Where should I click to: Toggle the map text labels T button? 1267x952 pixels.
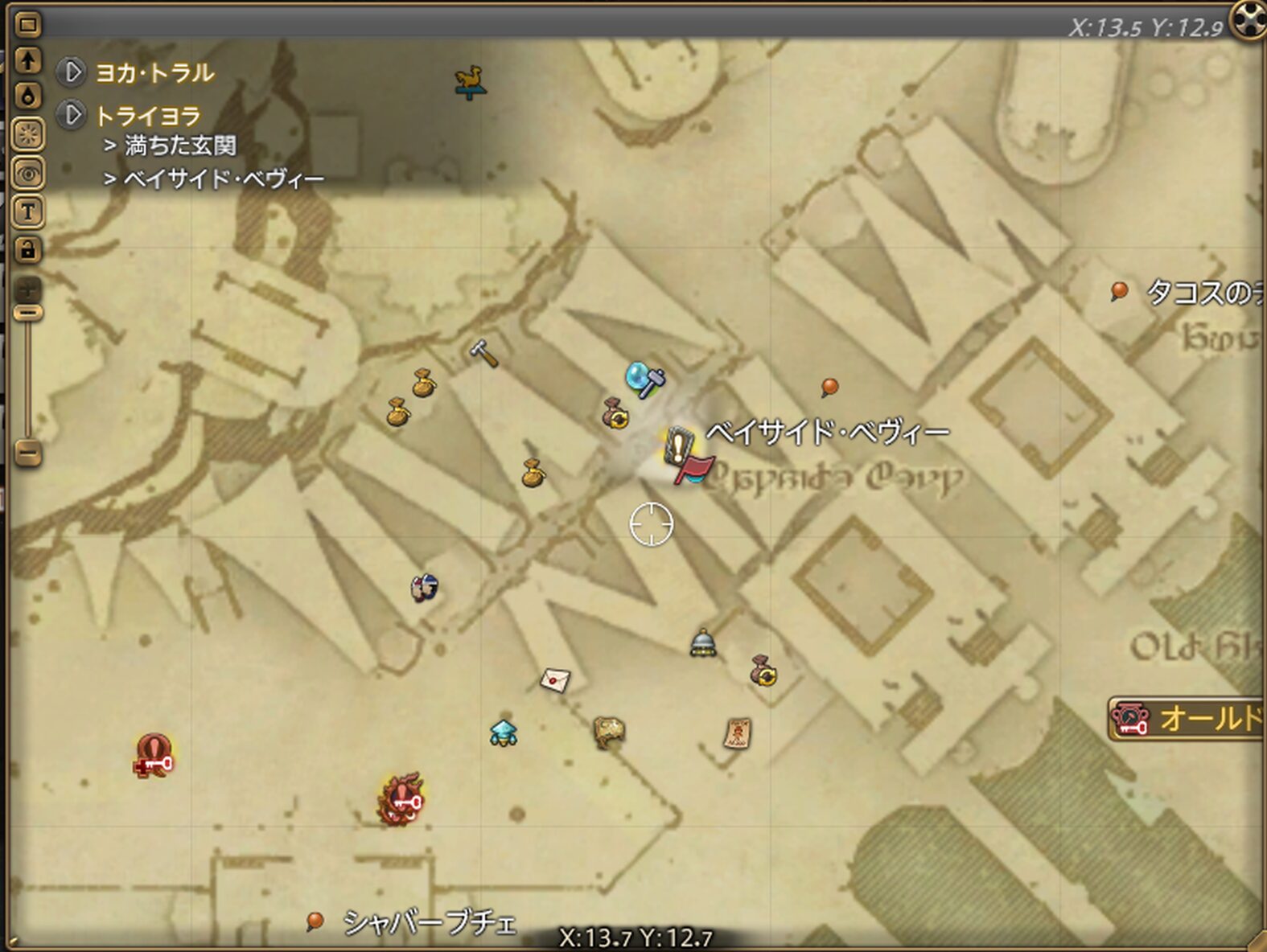(28, 211)
